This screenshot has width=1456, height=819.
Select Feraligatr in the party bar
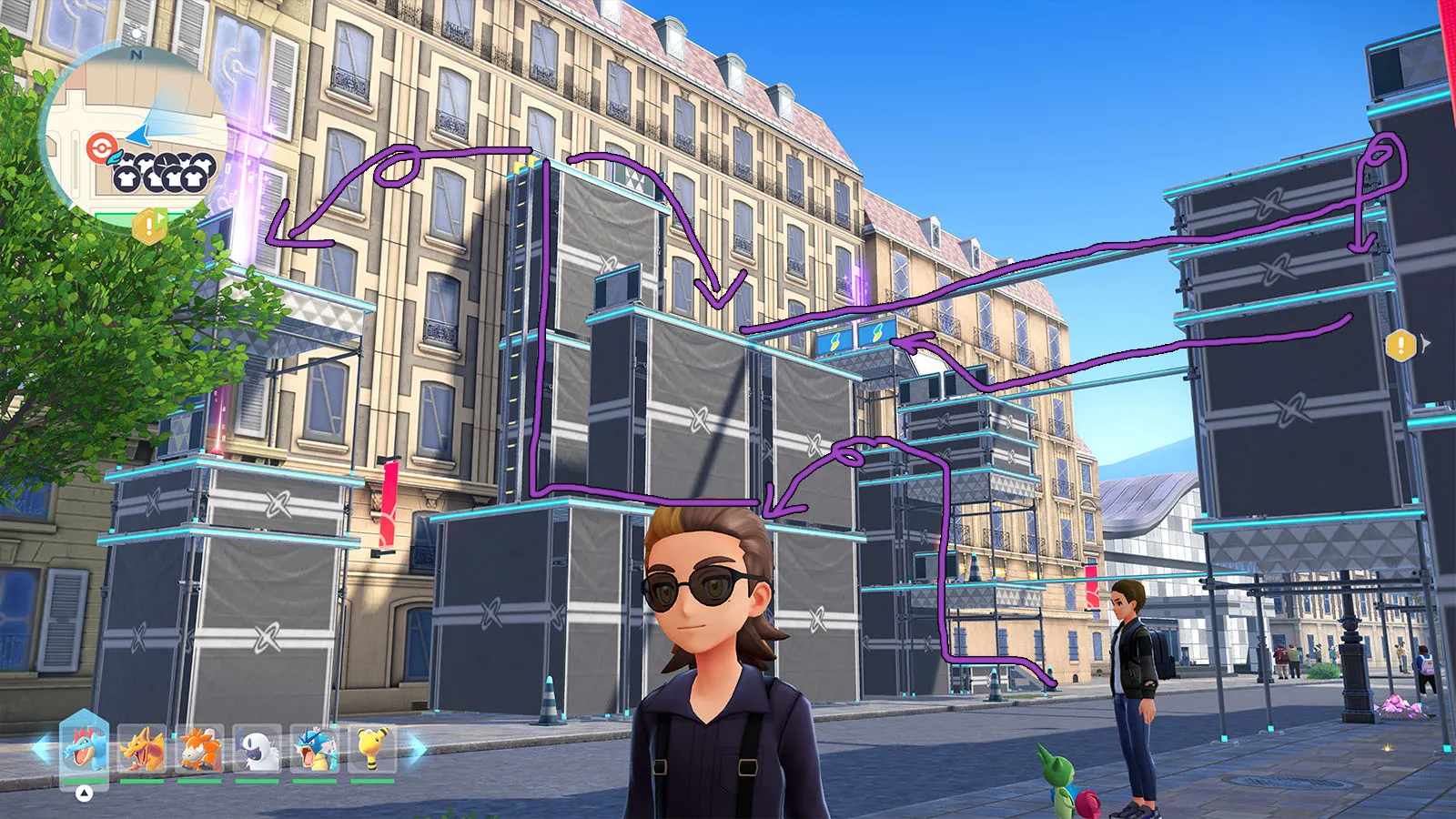point(85,750)
